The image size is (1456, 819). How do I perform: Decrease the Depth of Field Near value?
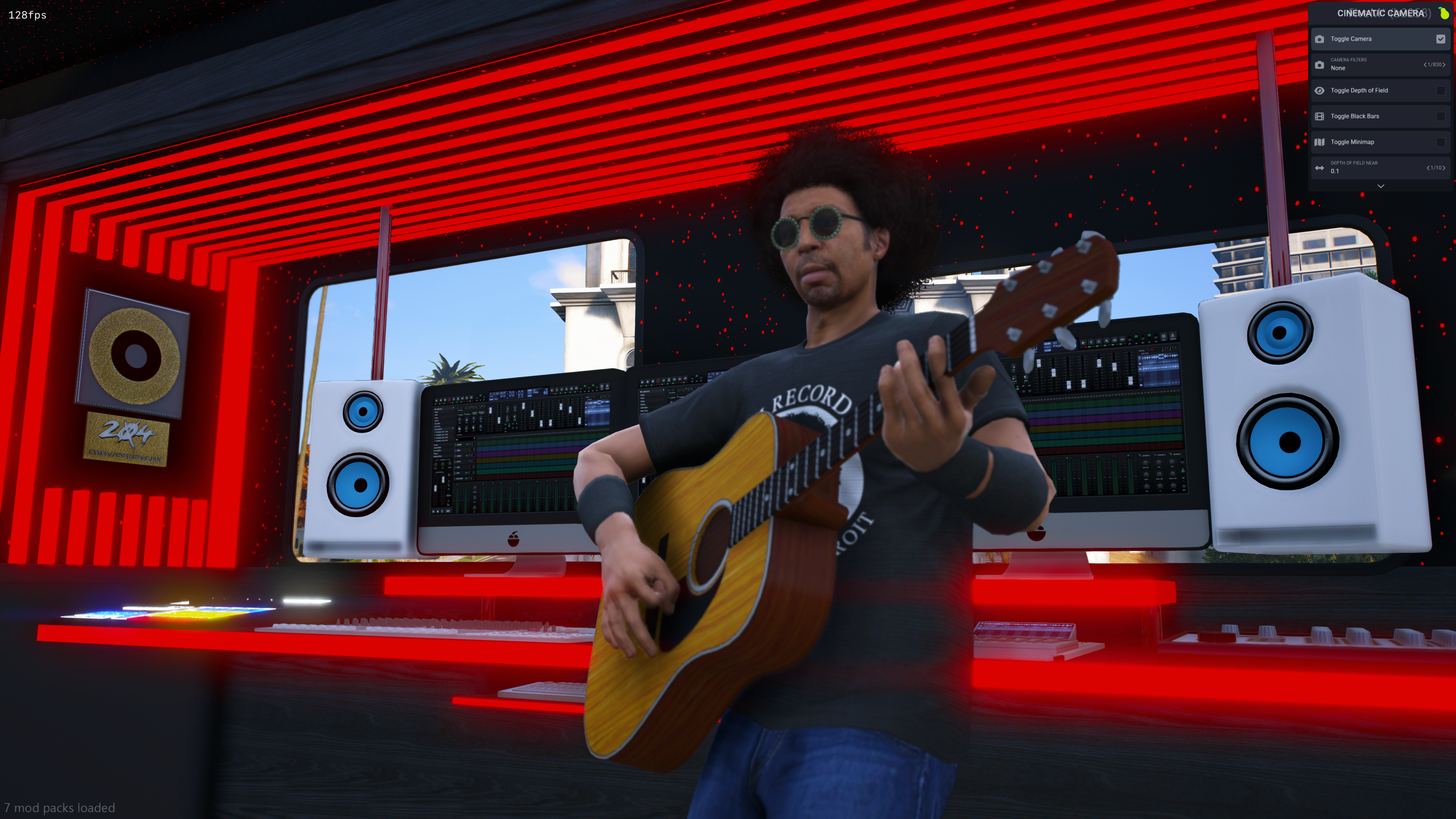(1428, 168)
